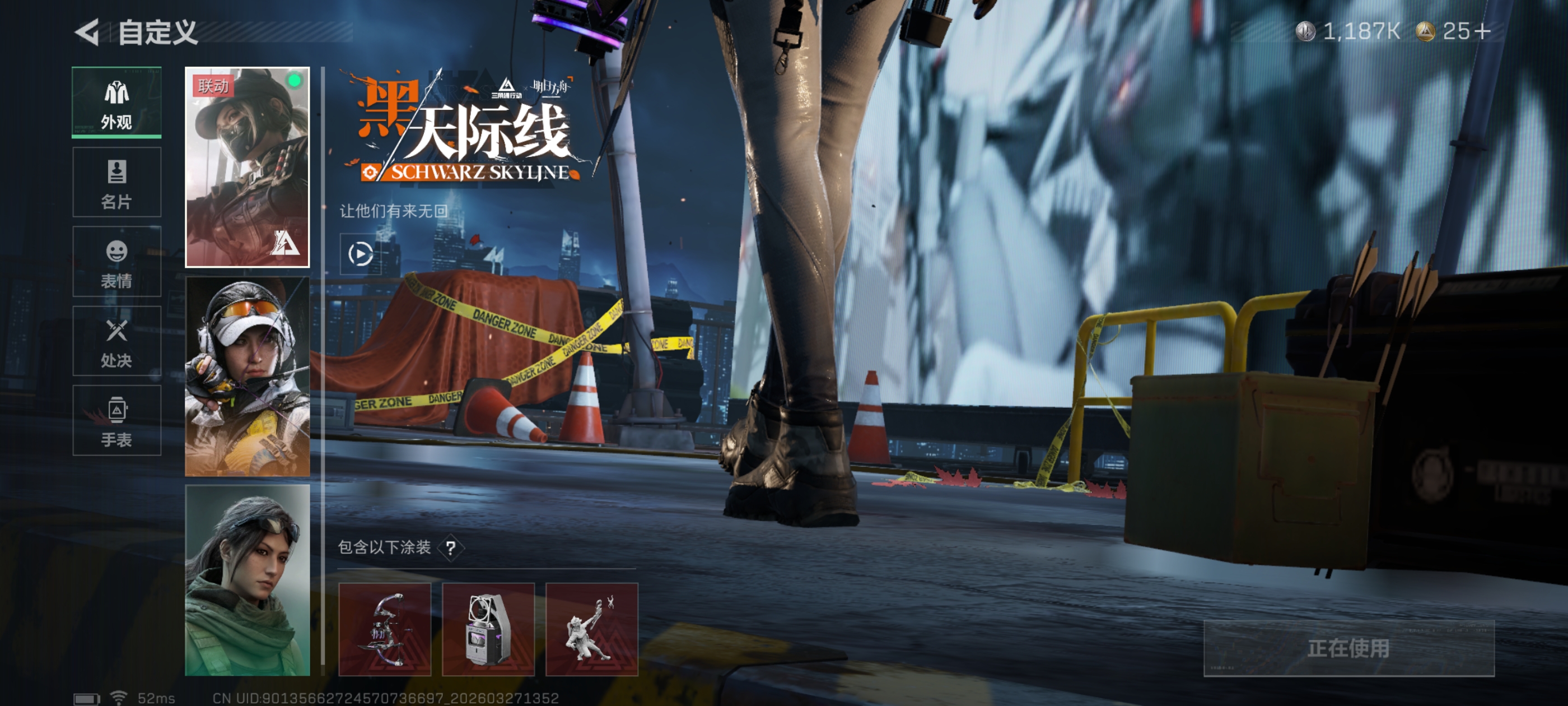Viewport: 1568px width, 706px height.
Task: Play the skin preview video
Action: [360, 253]
